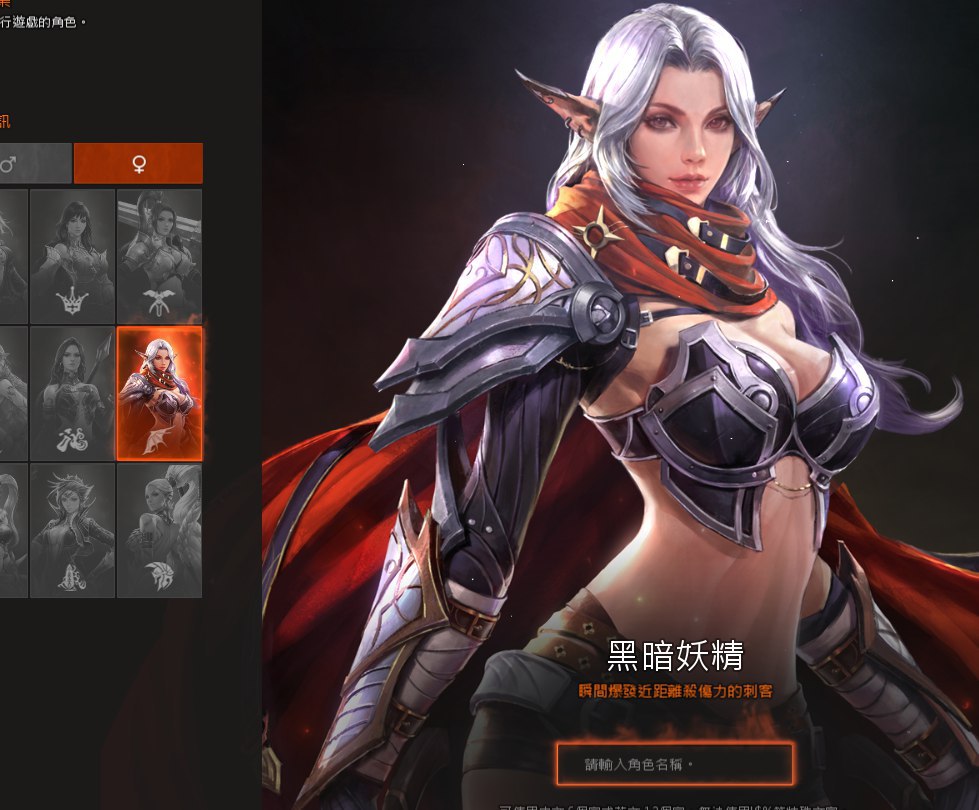Choose the hooded spear-wielding class portrait
Viewport: 979px width, 810px height.
[x=72, y=393]
